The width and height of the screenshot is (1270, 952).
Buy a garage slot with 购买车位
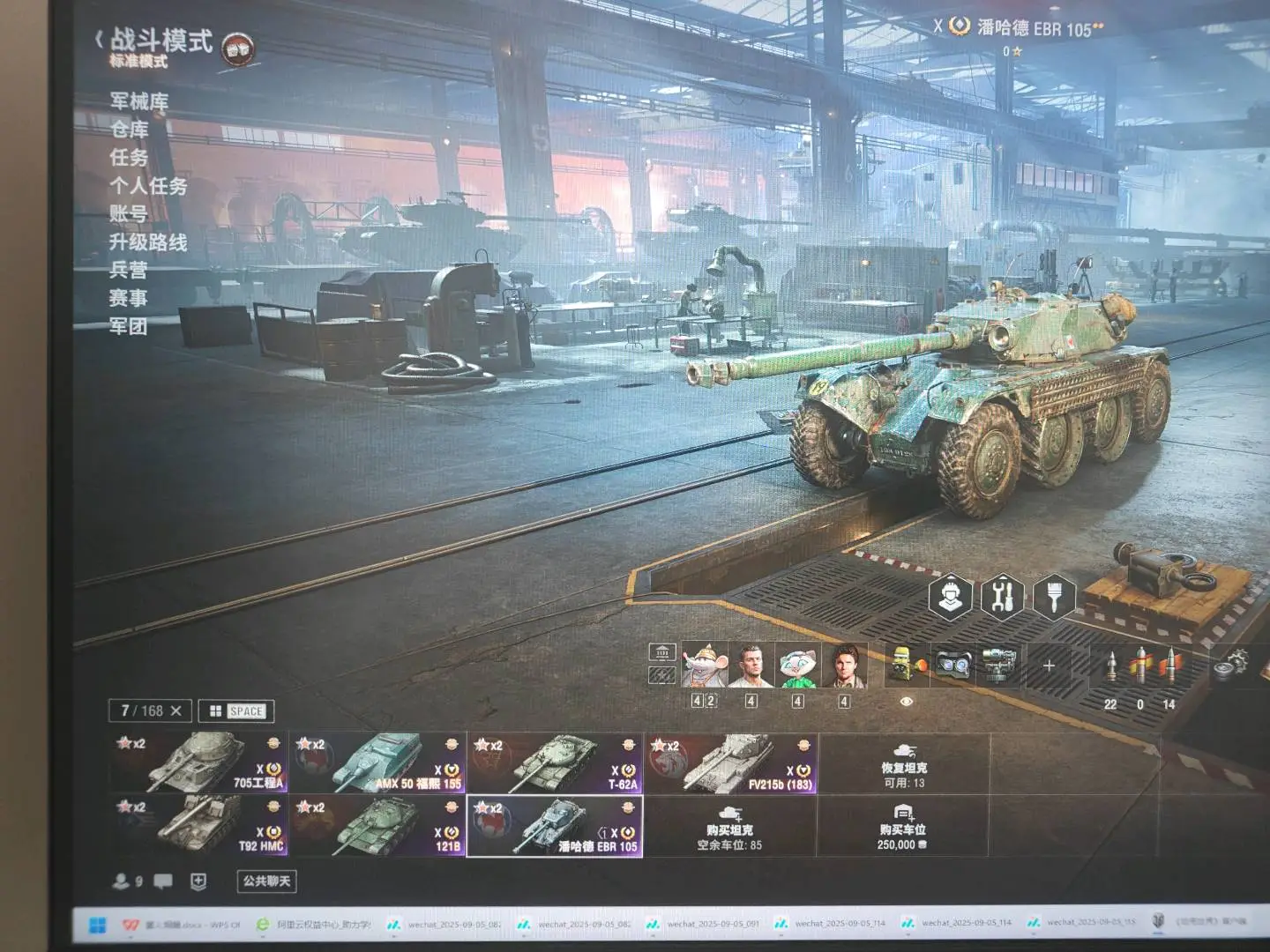point(902,827)
